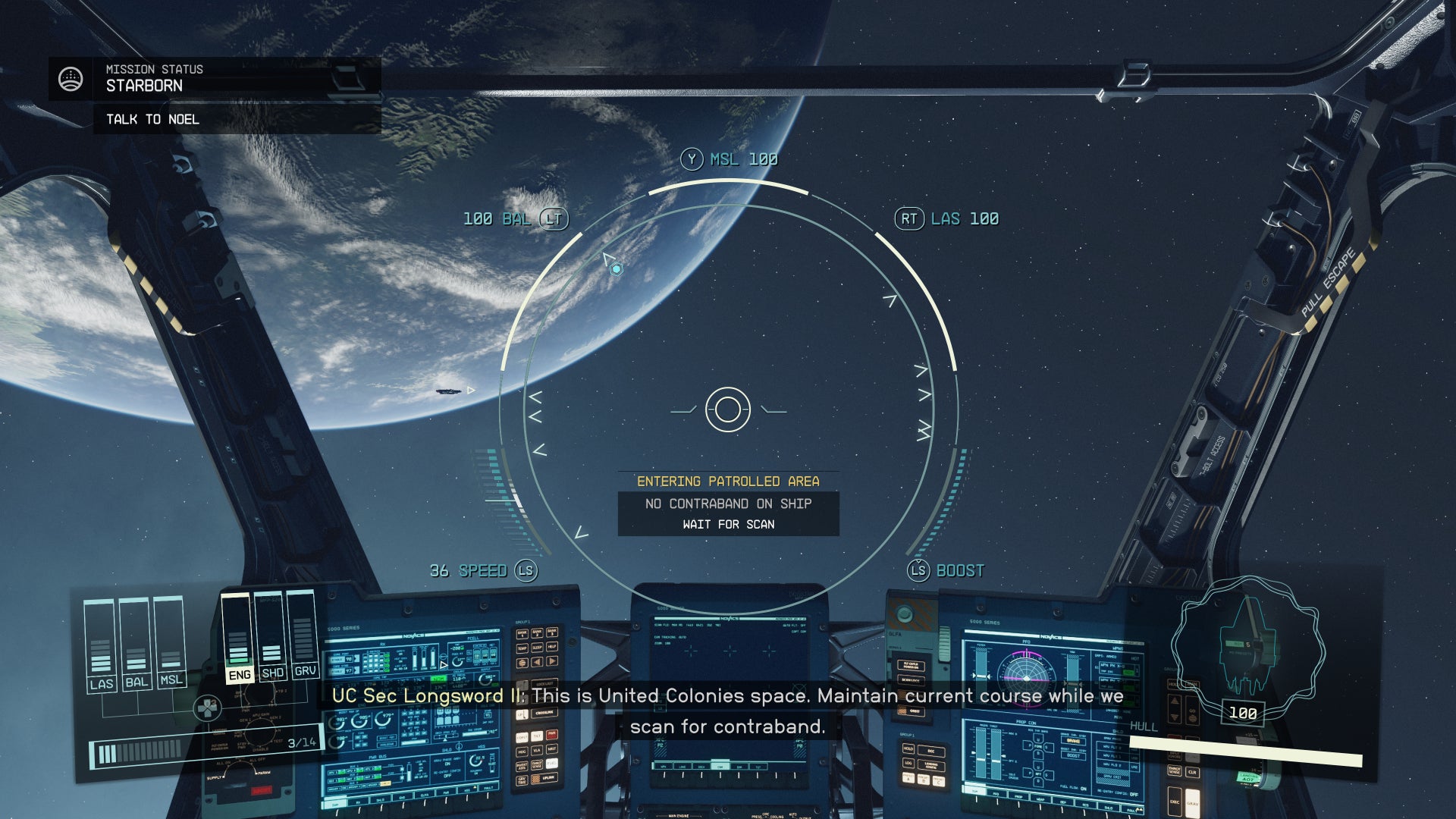Click the WAIT FOR SCAN prompt
The image size is (1456, 819).
tap(728, 524)
